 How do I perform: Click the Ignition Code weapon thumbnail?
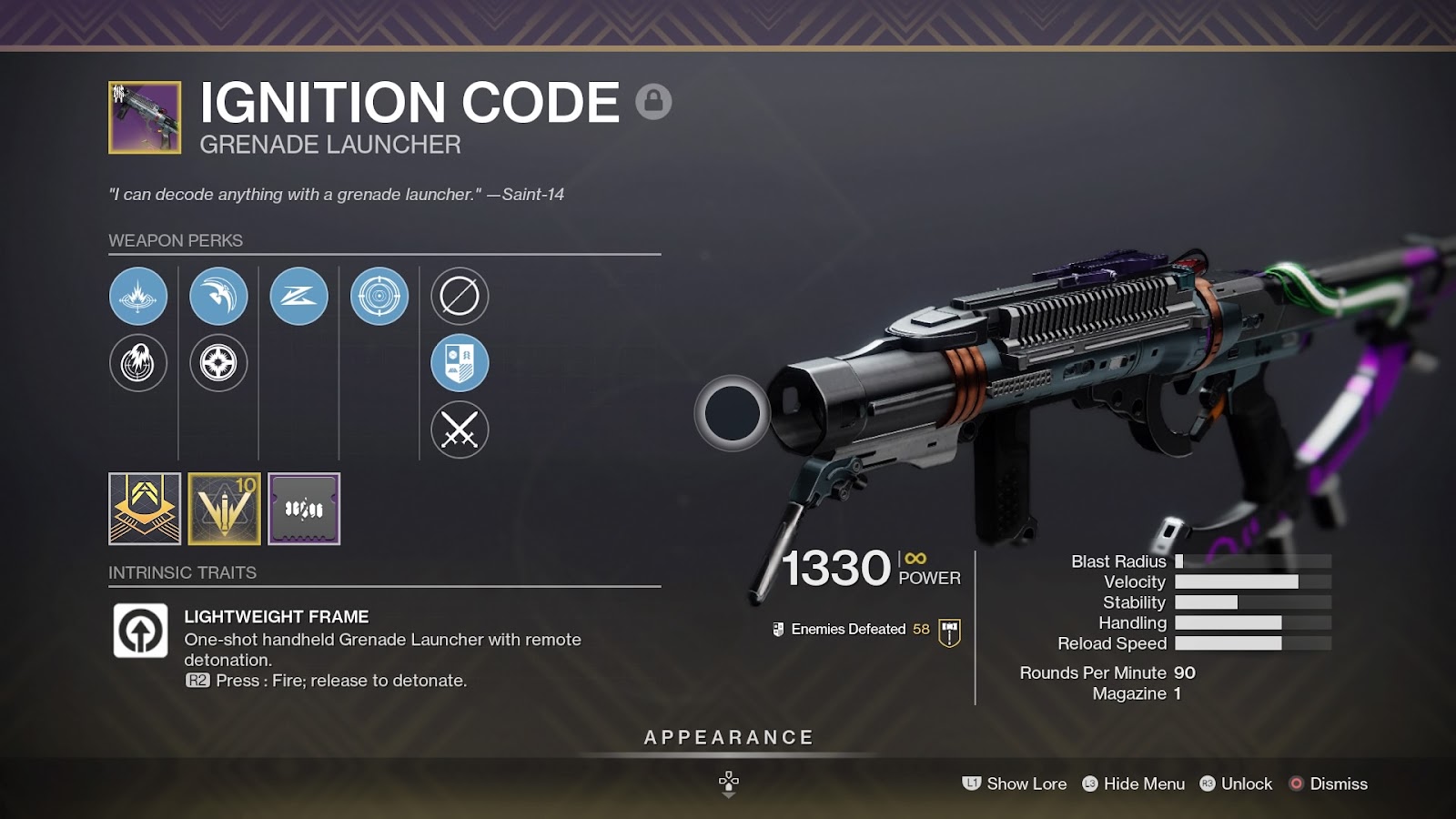(145, 117)
